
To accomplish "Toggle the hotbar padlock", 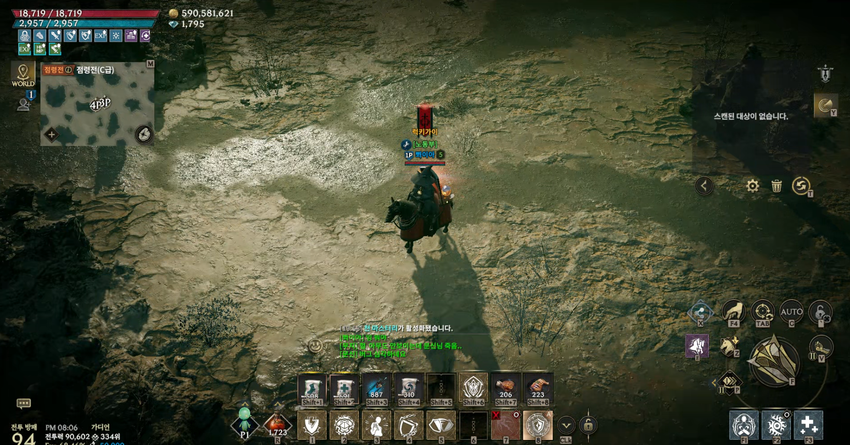I will pos(588,425).
